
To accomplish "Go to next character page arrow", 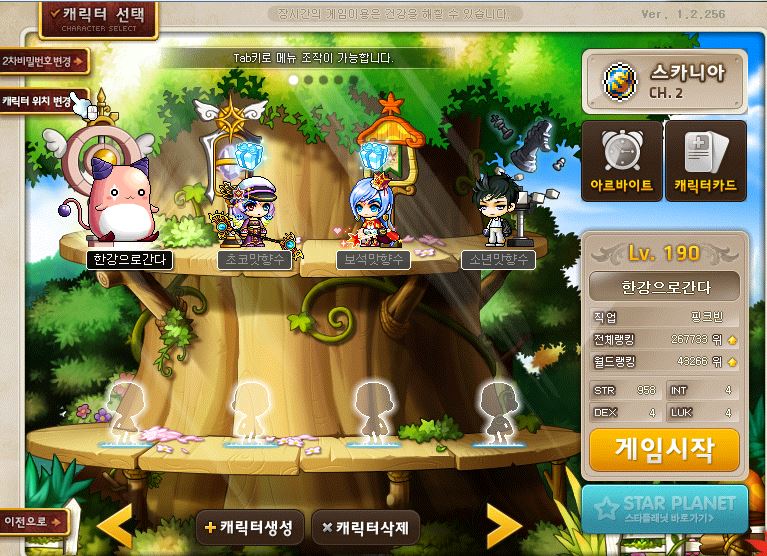I will 503,524.
